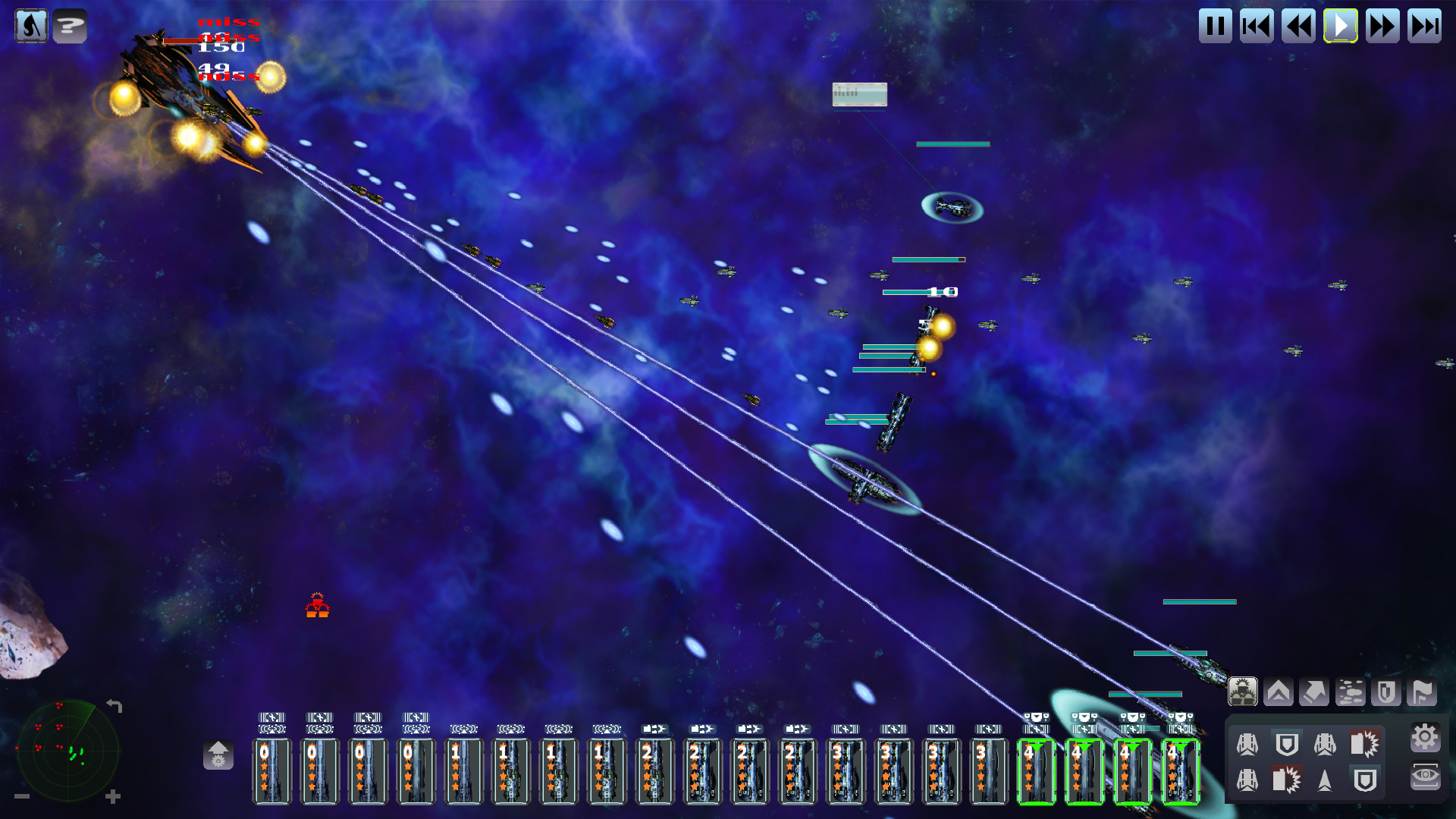Viewport: 1456px width, 819px height.
Task: Open the fleet settings gear icon
Action: pos(1425,737)
